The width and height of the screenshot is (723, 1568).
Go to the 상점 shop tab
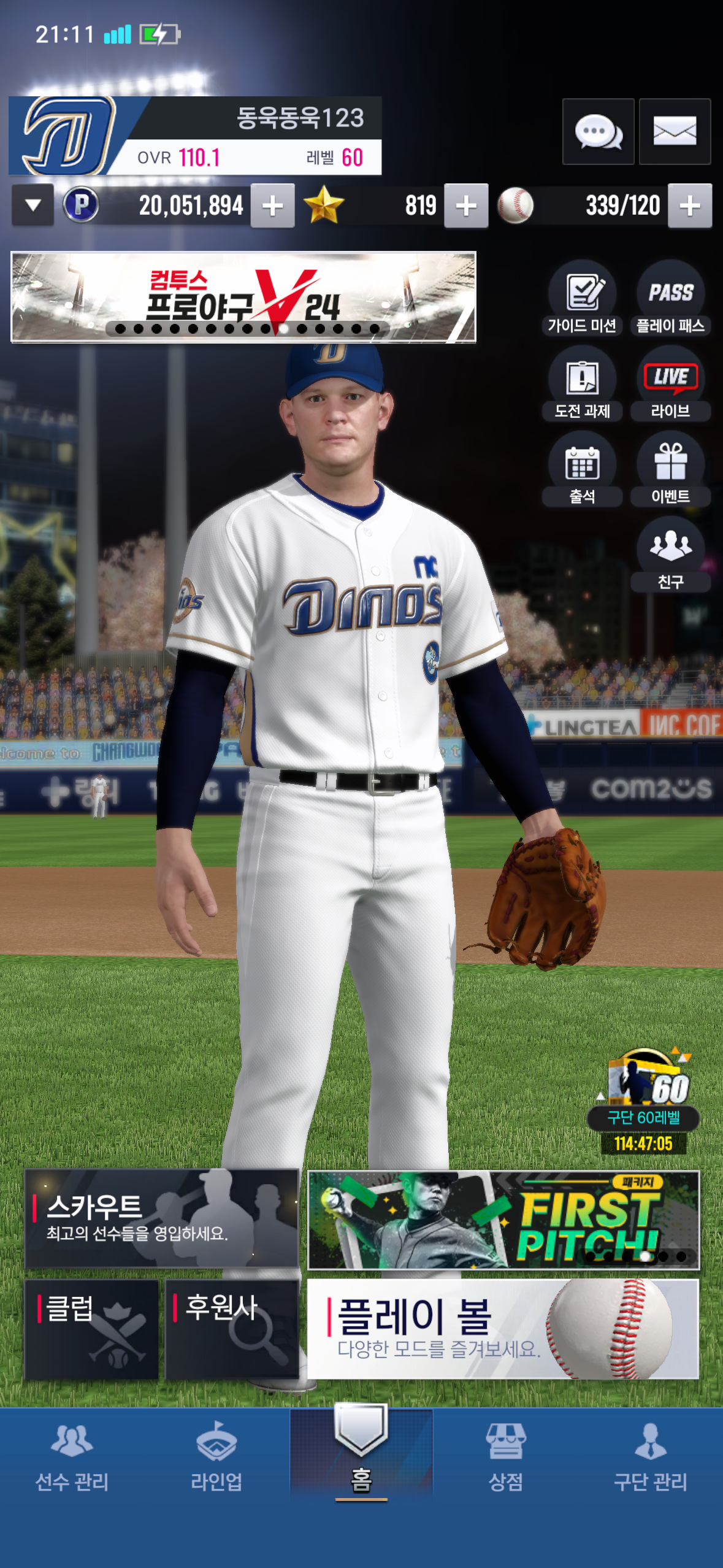pos(506,1458)
